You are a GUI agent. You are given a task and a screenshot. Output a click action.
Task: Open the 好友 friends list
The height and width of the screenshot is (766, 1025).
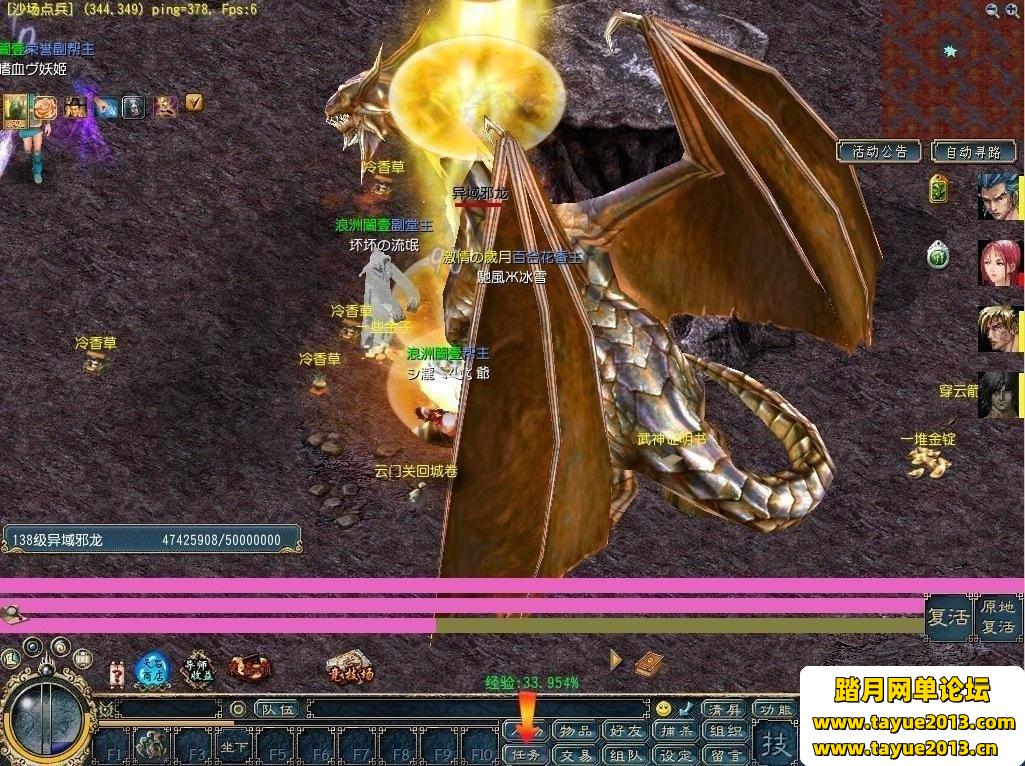tap(626, 731)
